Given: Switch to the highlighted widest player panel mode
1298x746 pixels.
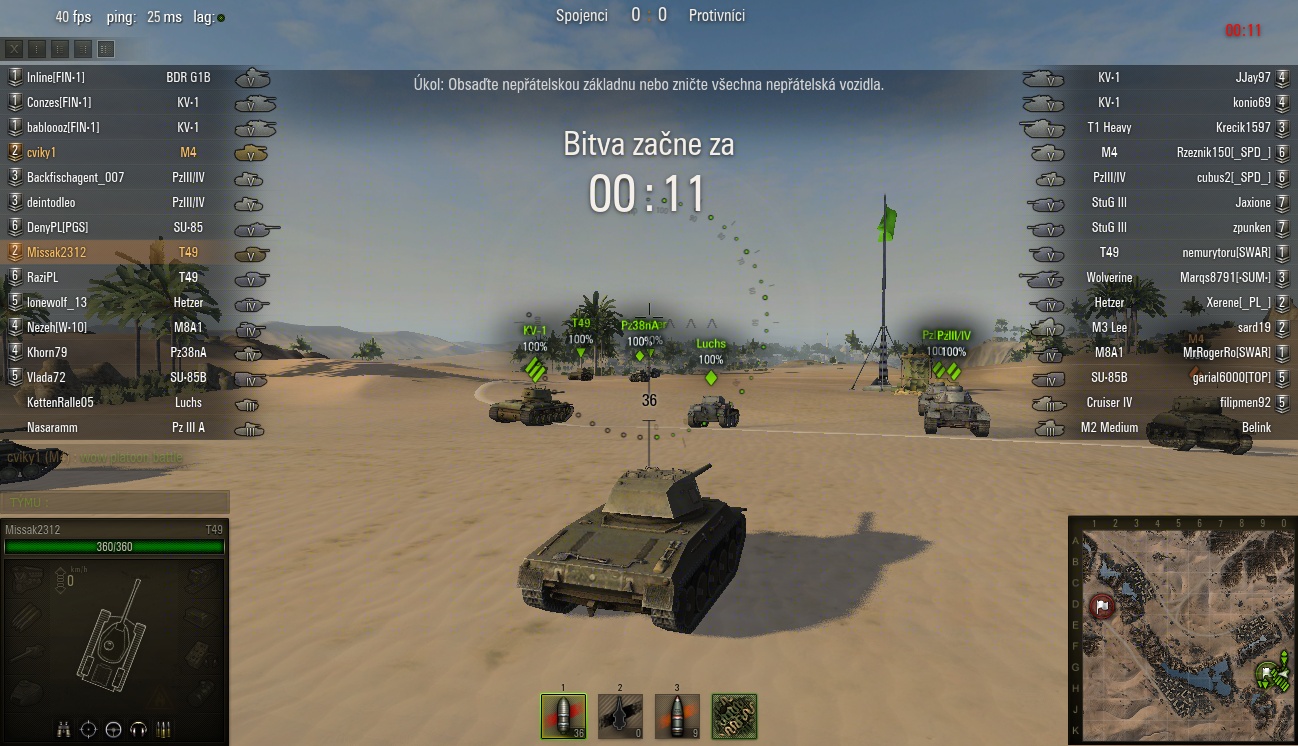Looking at the screenshot, I should point(106,48).
